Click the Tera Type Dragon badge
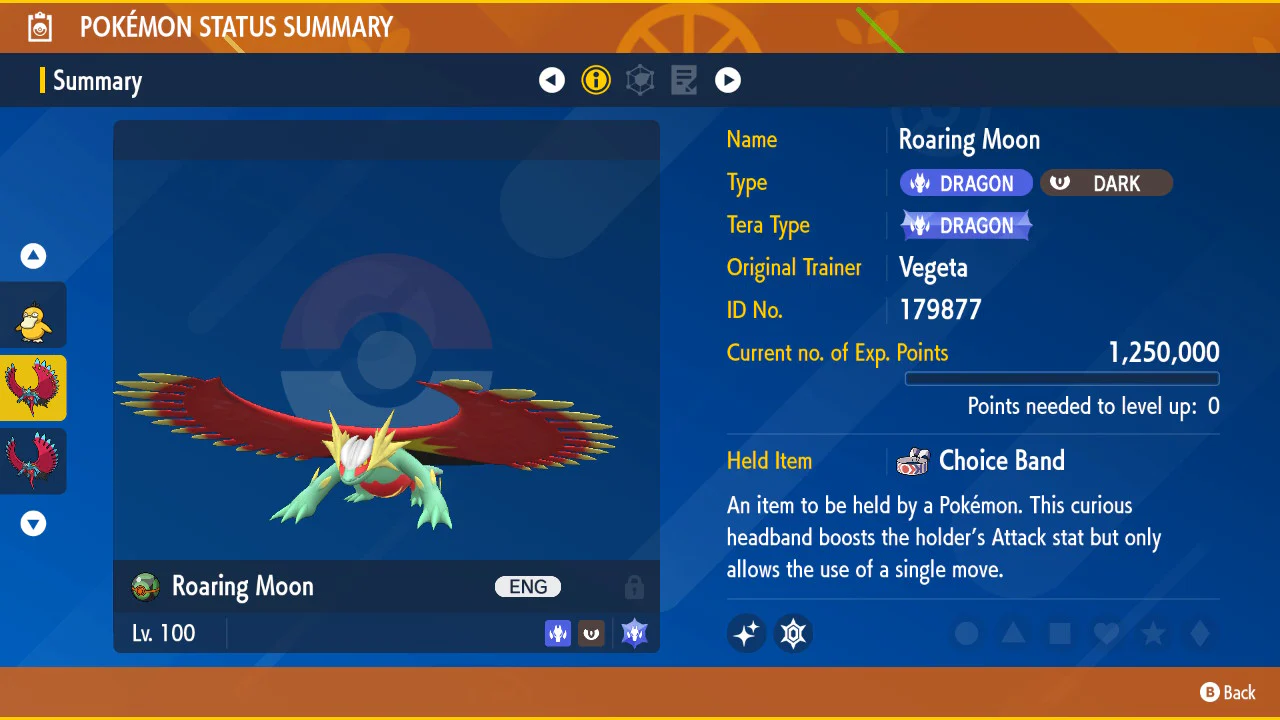Viewport: 1280px width, 720px height. (966, 226)
